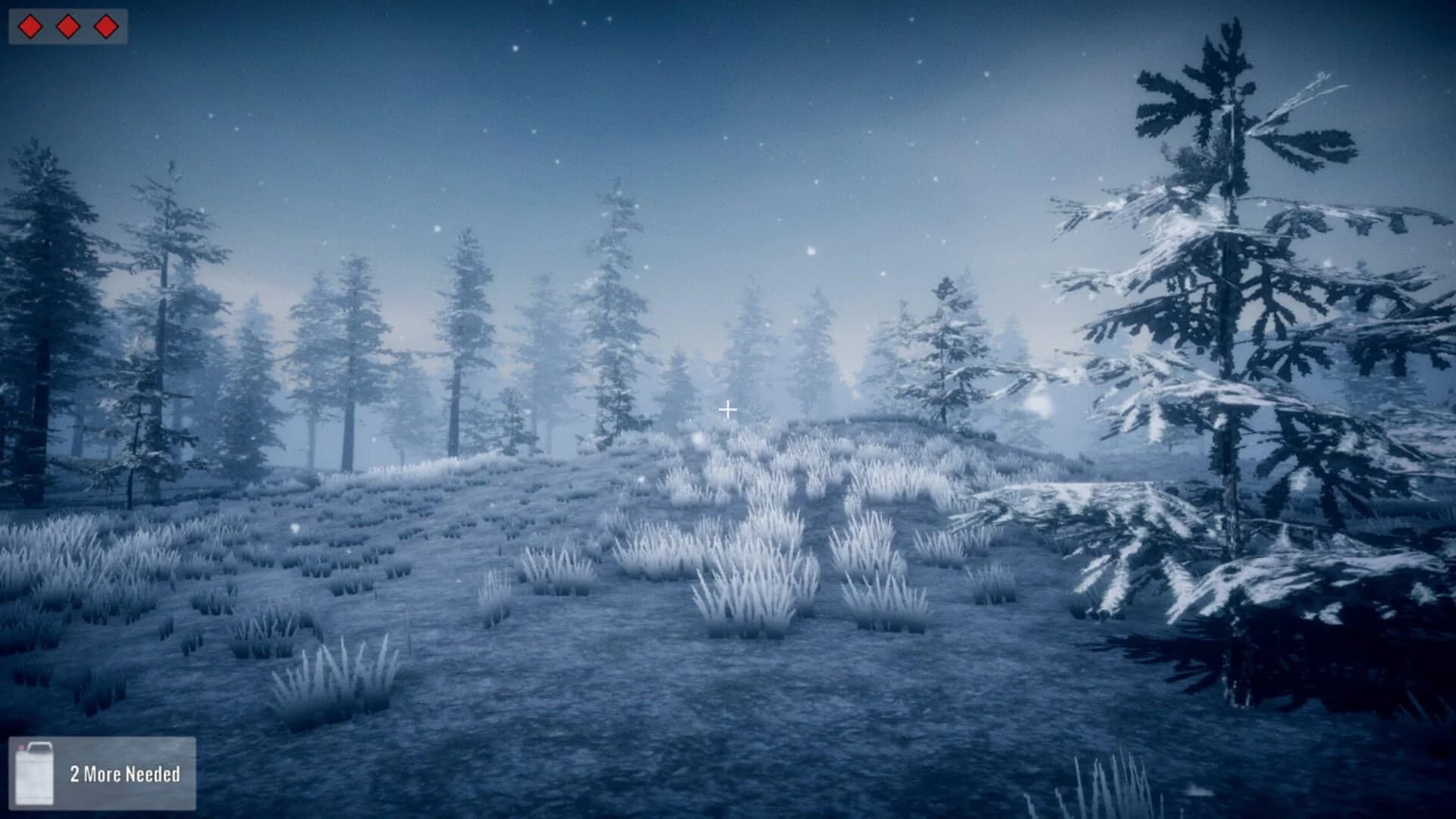Click the 2 More Needed label
1456x819 pixels.
pyautogui.click(x=125, y=775)
